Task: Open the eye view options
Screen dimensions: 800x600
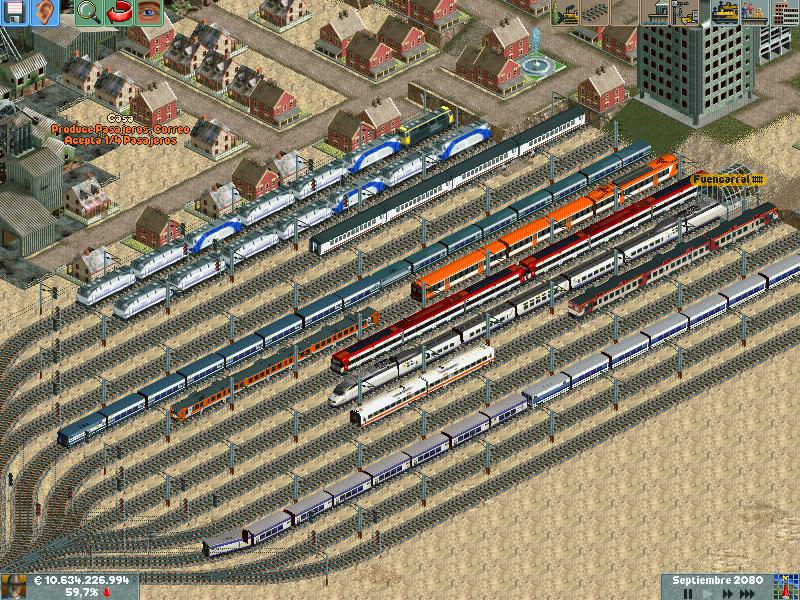Action: pyautogui.click(x=150, y=12)
